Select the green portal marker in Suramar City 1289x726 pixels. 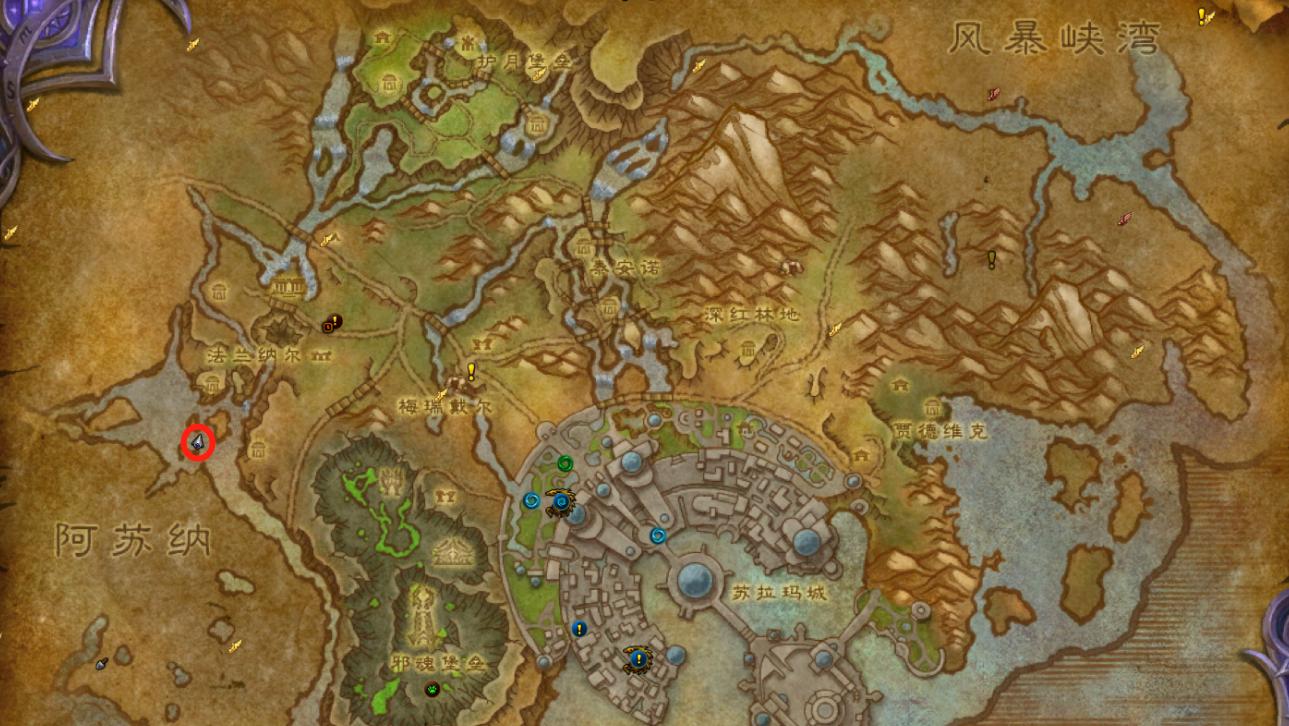point(565,463)
